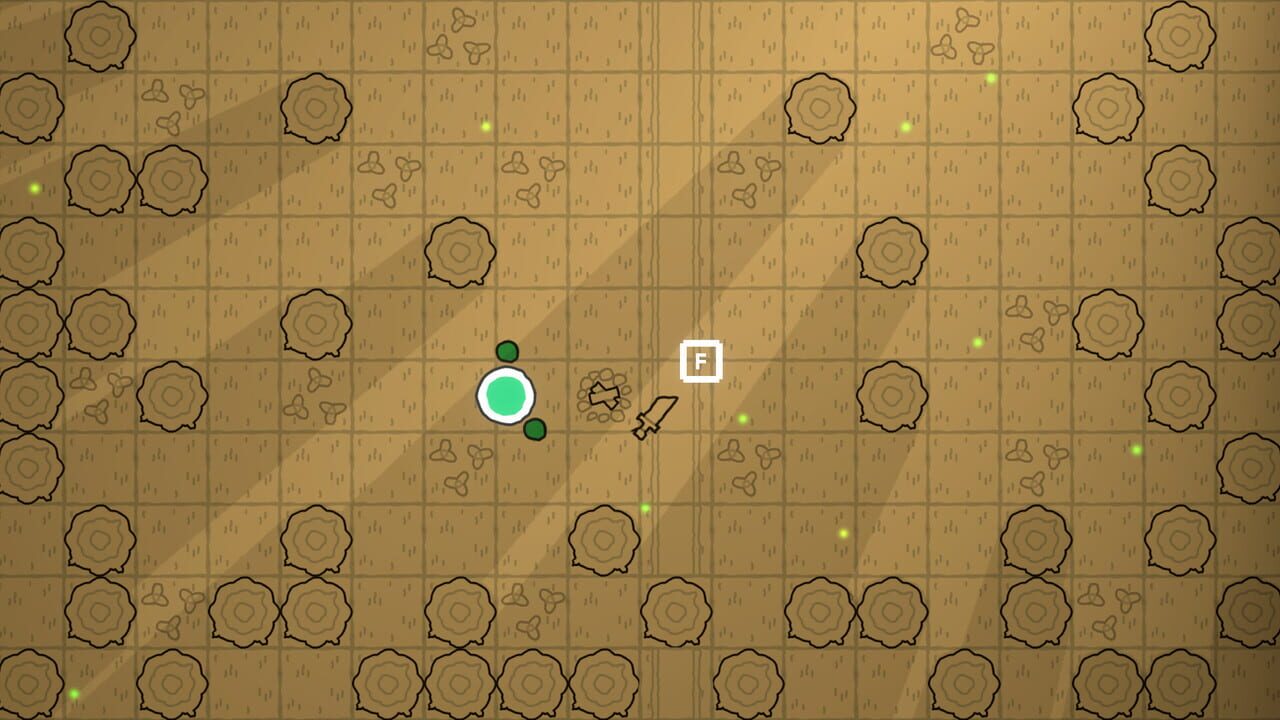Screen dimensions: 1280x720
Task: Click the small dark green orb above the player
Action: pos(508,352)
